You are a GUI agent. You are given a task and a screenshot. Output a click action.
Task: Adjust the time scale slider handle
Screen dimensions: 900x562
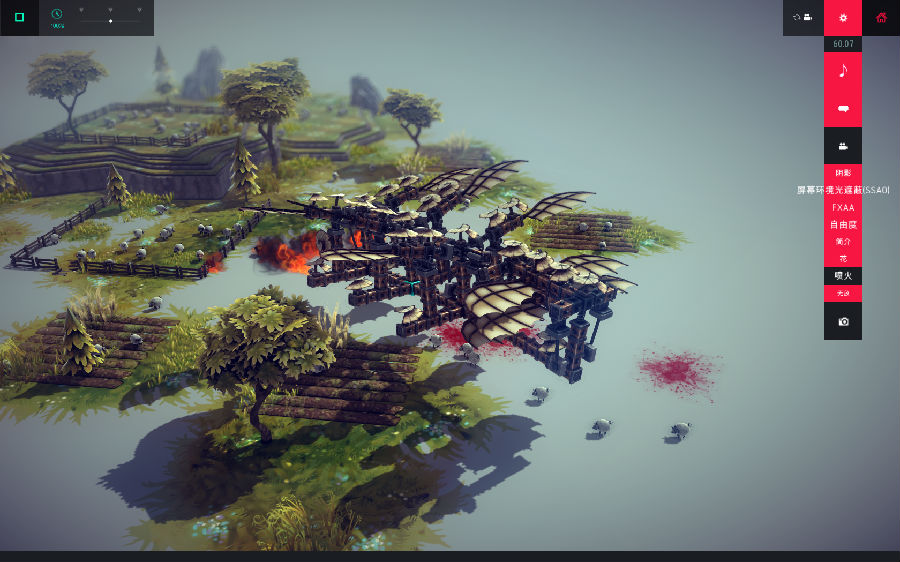(110, 20)
